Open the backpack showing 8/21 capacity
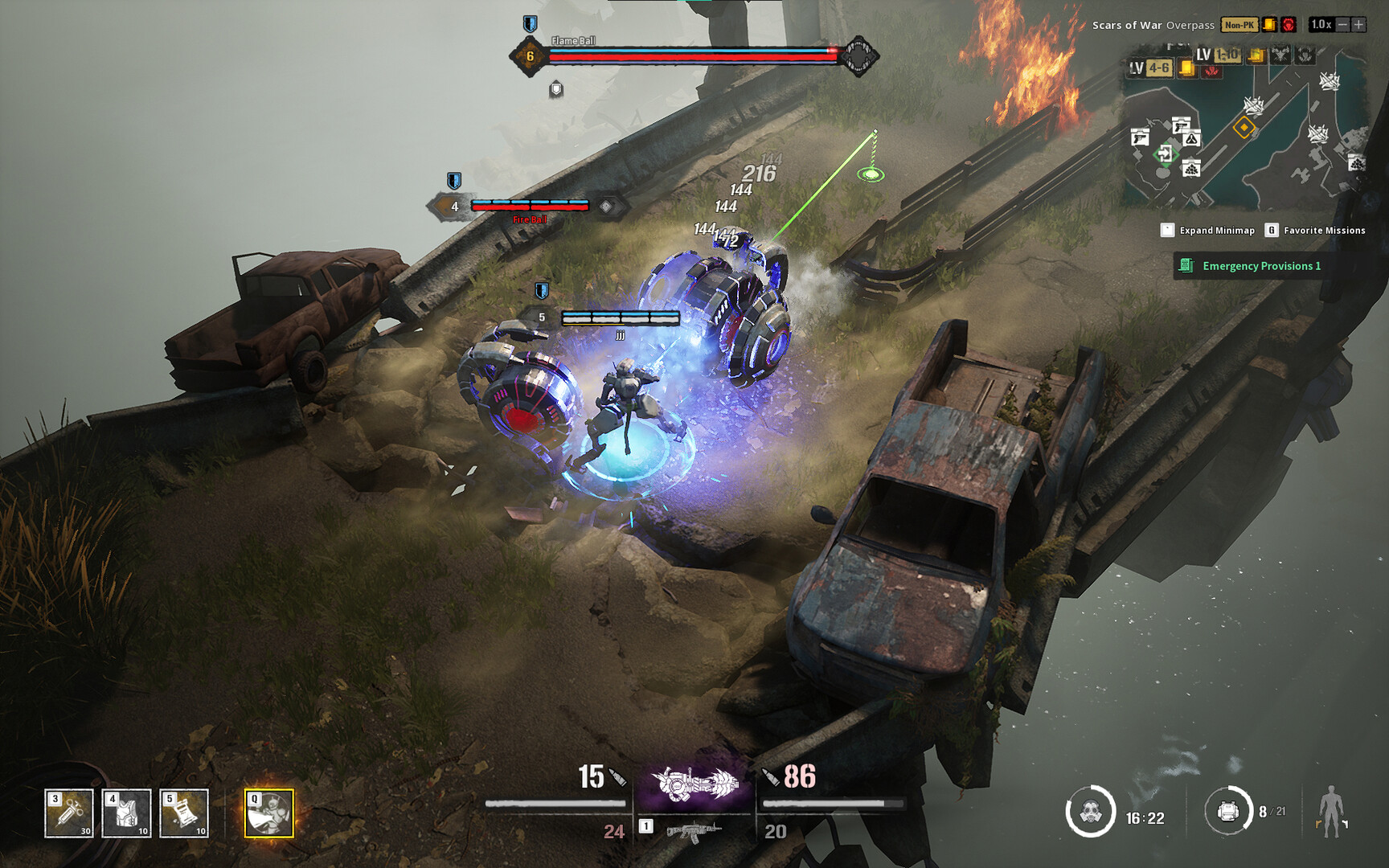 coord(1231,814)
